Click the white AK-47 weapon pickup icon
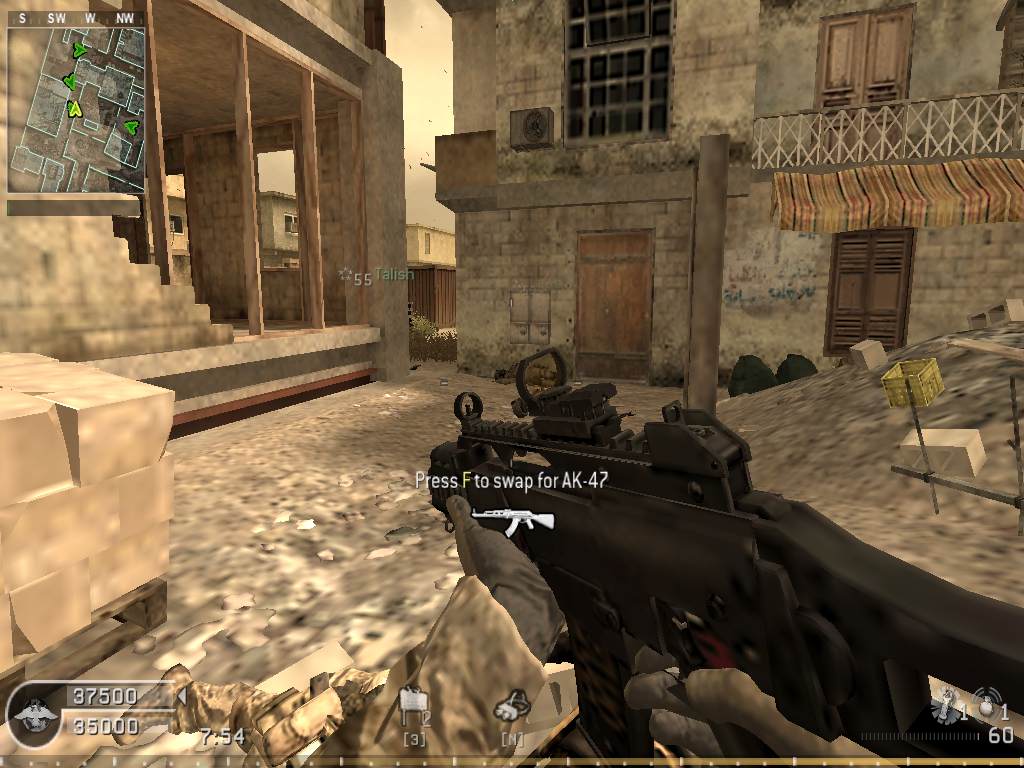Image resolution: width=1024 pixels, height=768 pixels. click(x=512, y=516)
